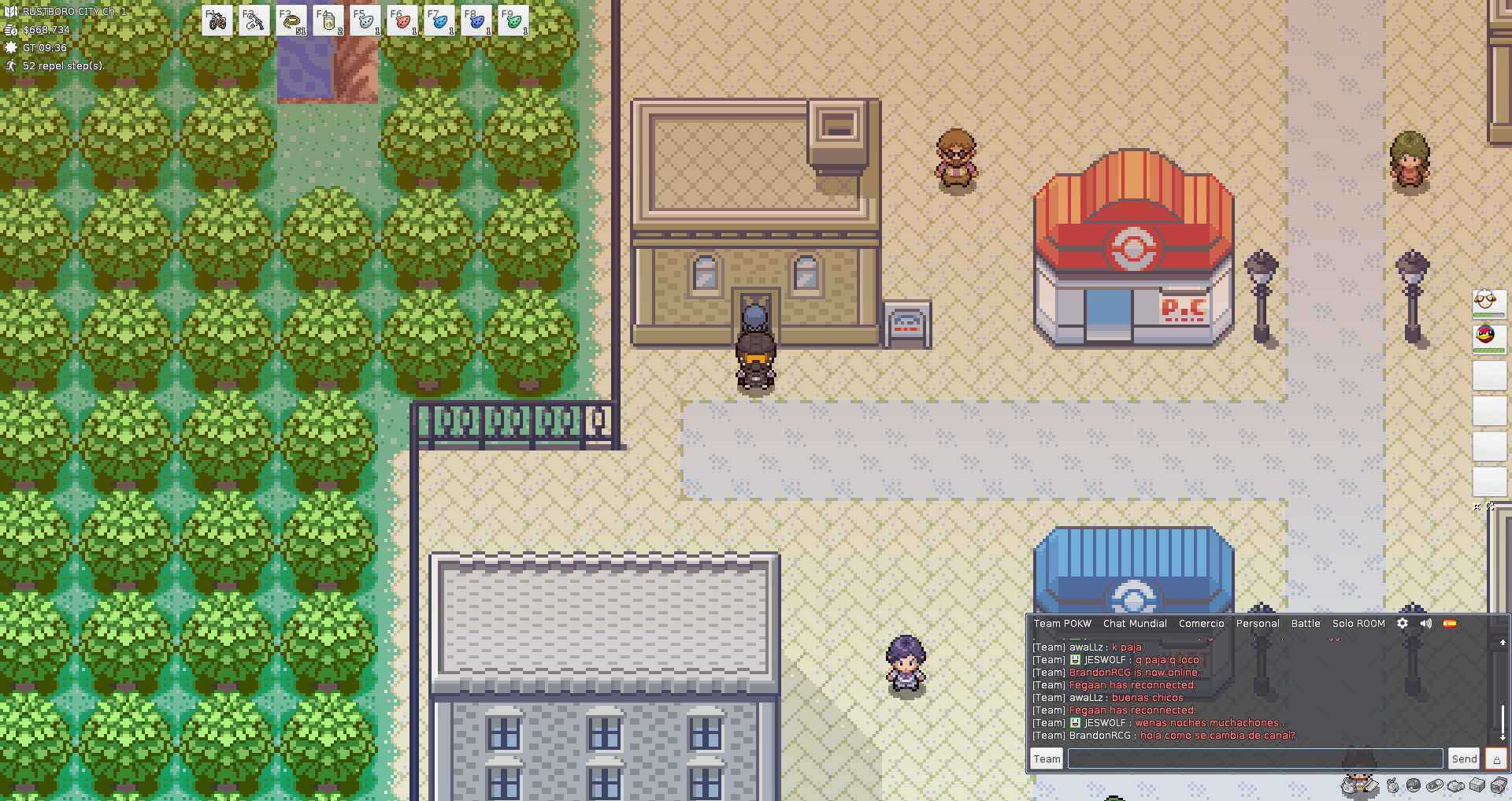Click the chat message input field
The height and width of the screenshot is (801, 1512).
(1255, 758)
